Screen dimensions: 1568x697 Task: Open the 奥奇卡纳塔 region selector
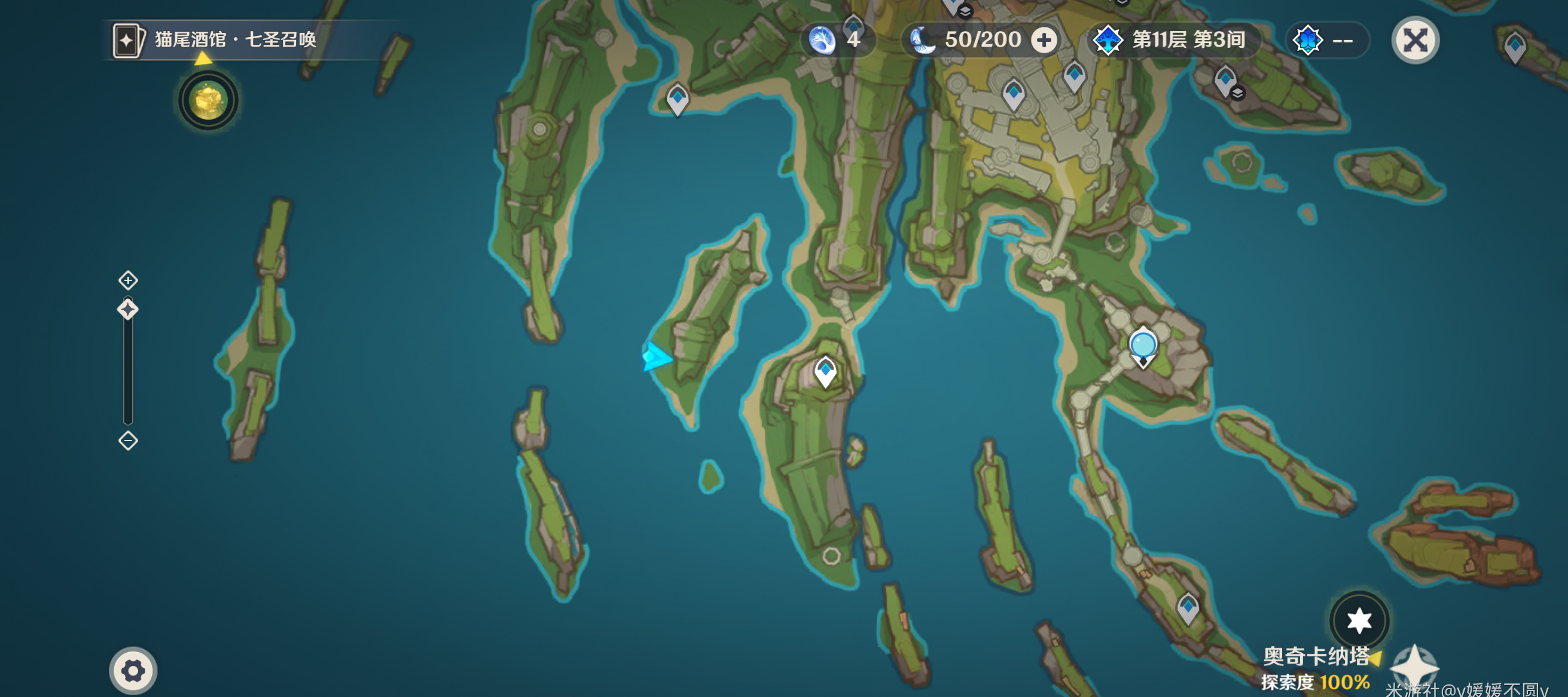(x=1316, y=656)
